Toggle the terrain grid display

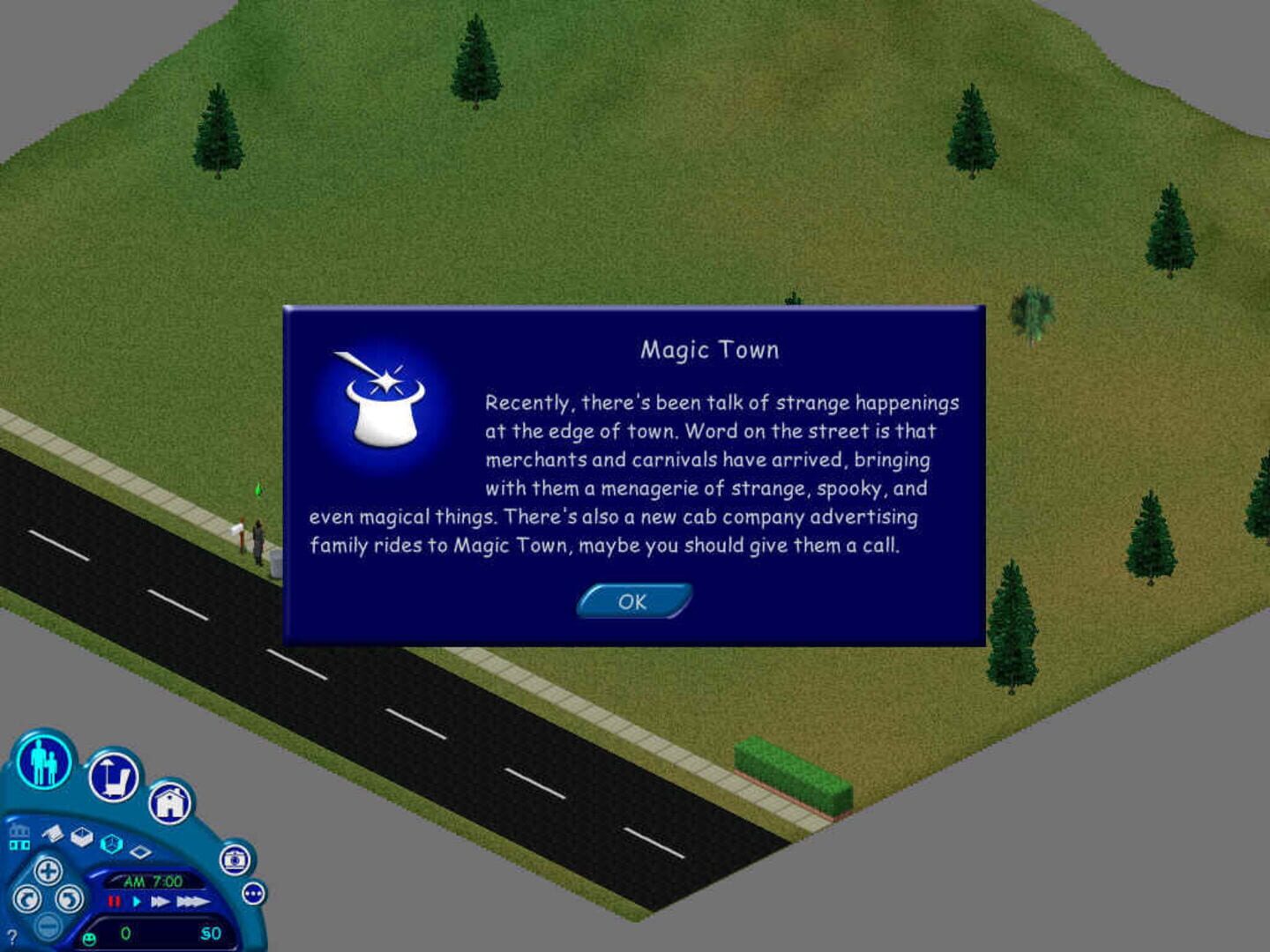[140, 852]
